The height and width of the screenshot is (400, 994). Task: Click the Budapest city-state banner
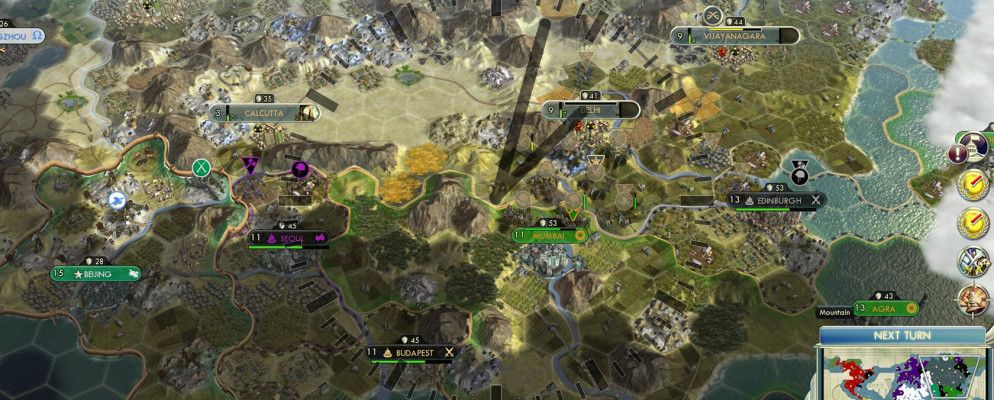(412, 352)
